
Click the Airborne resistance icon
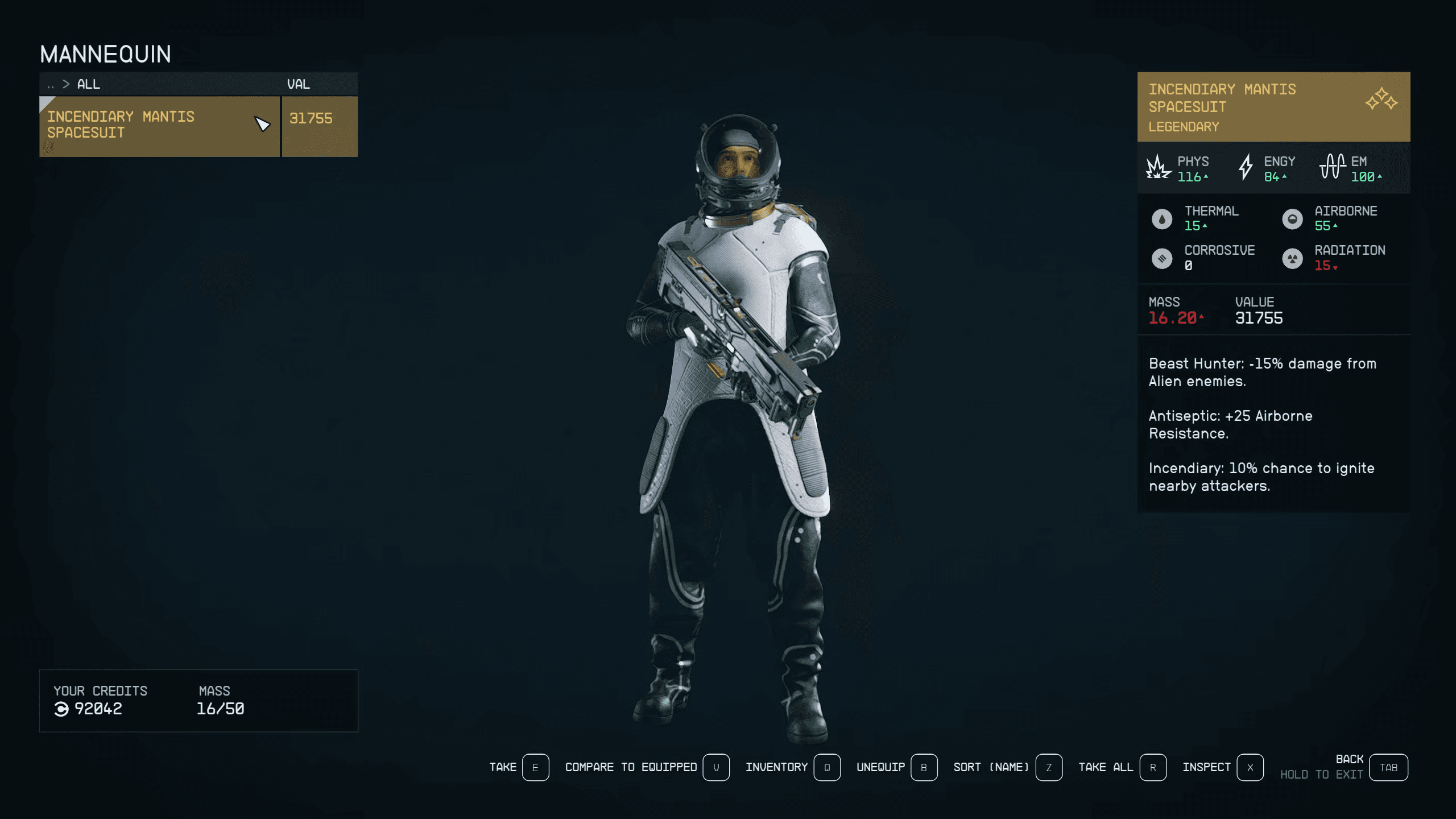1293,218
